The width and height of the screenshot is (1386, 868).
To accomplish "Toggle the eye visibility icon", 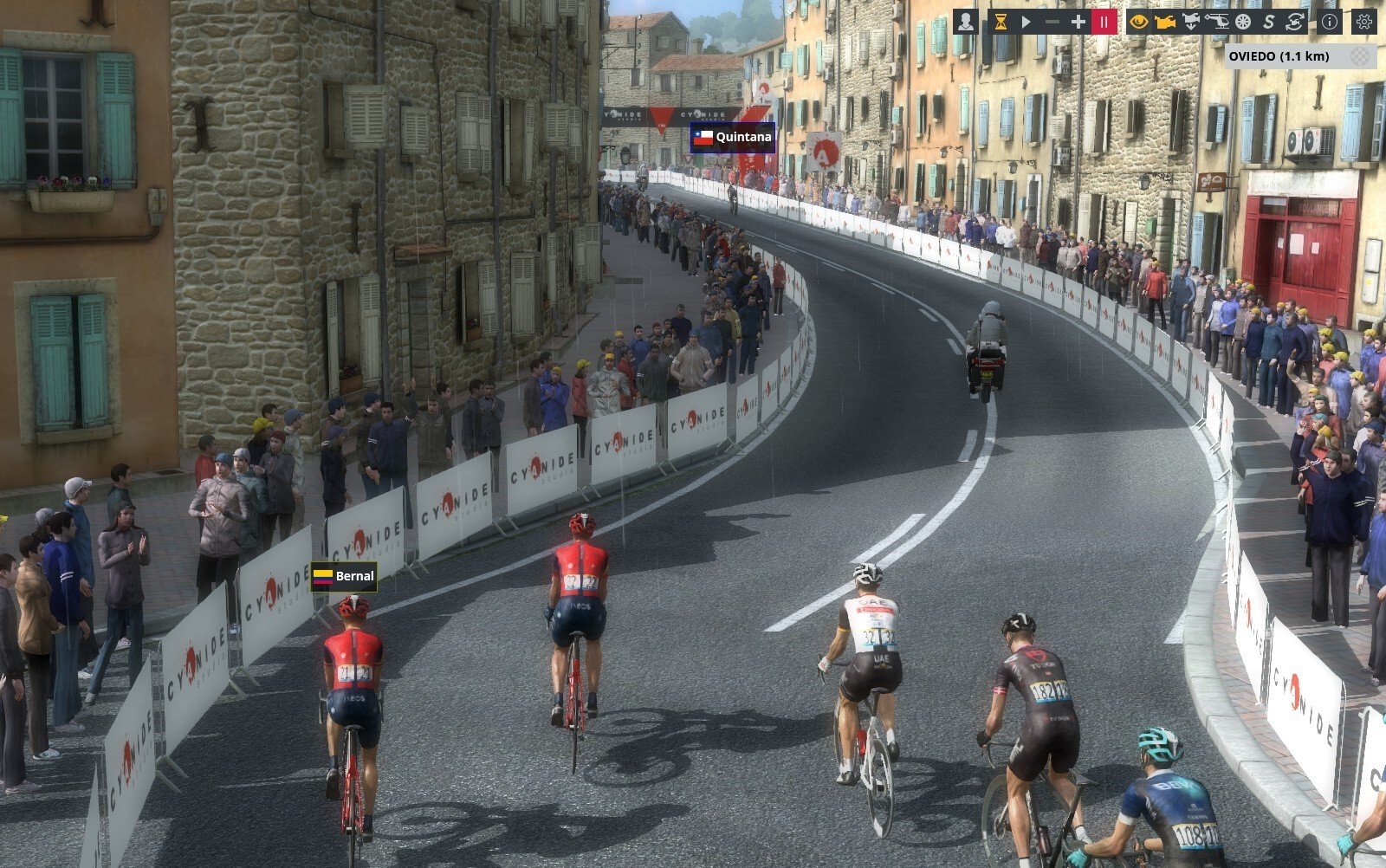I will (x=1139, y=22).
